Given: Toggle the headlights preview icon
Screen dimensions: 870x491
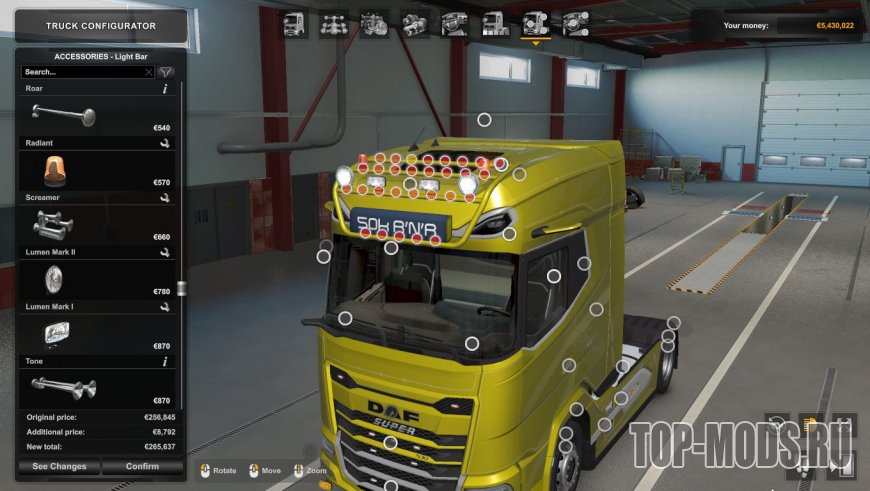Looking at the screenshot, I should coord(813,425).
